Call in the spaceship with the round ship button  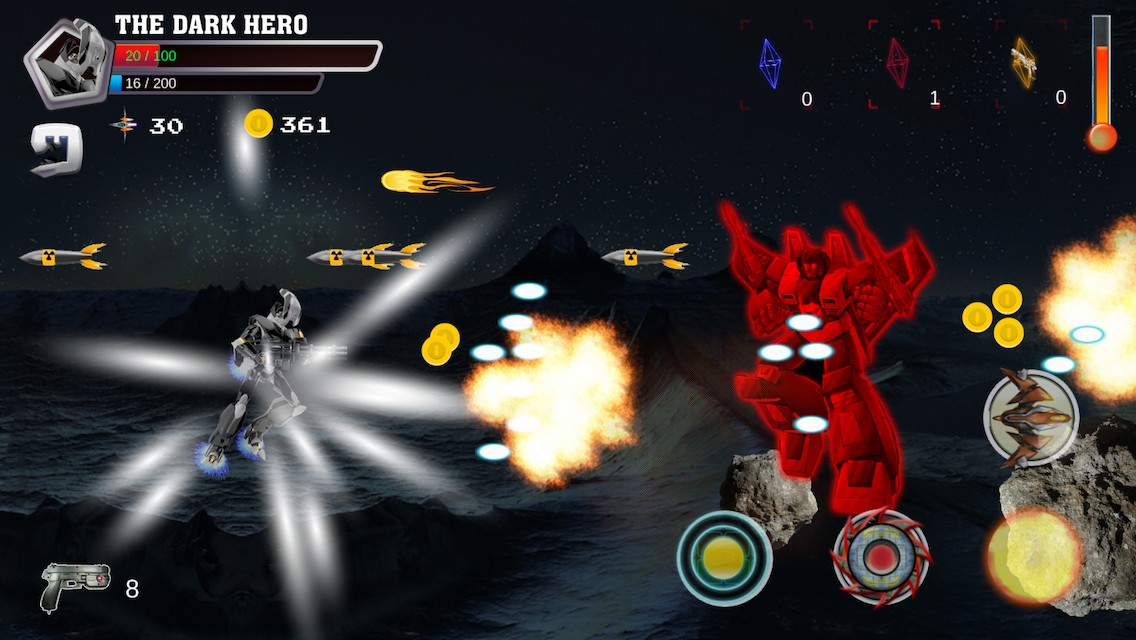1030,417
